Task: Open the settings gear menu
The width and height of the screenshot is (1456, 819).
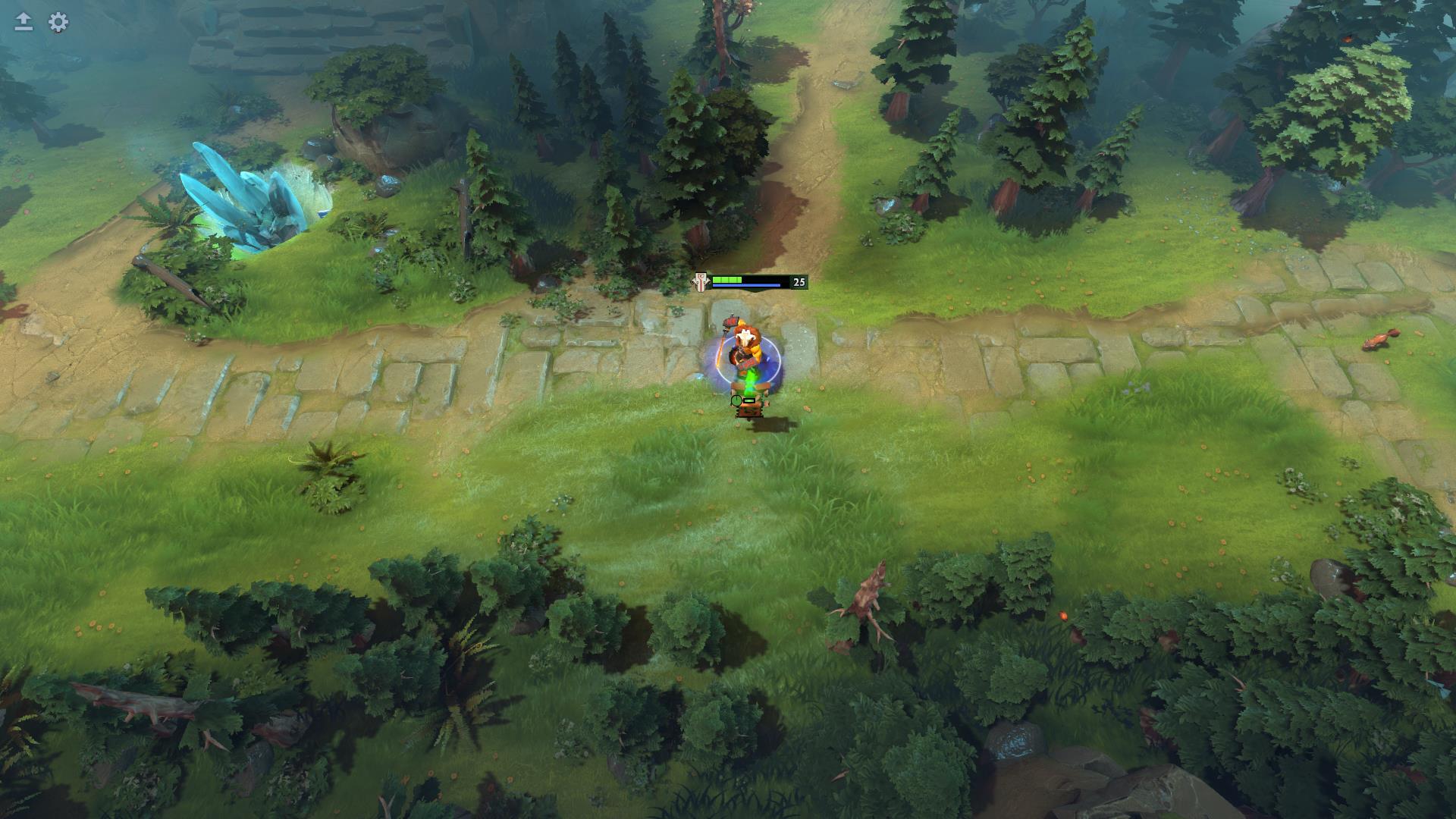Action: pyautogui.click(x=58, y=22)
